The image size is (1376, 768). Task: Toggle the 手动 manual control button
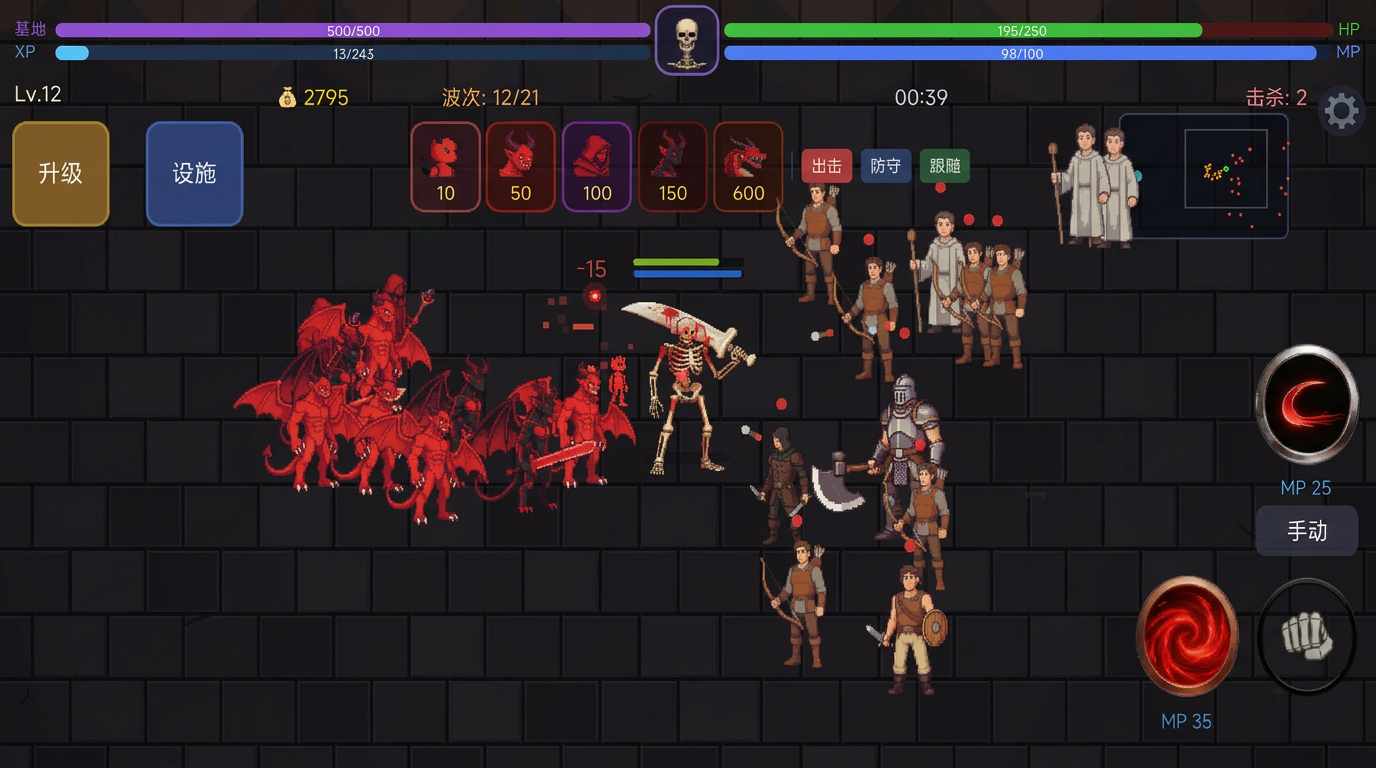point(1306,530)
